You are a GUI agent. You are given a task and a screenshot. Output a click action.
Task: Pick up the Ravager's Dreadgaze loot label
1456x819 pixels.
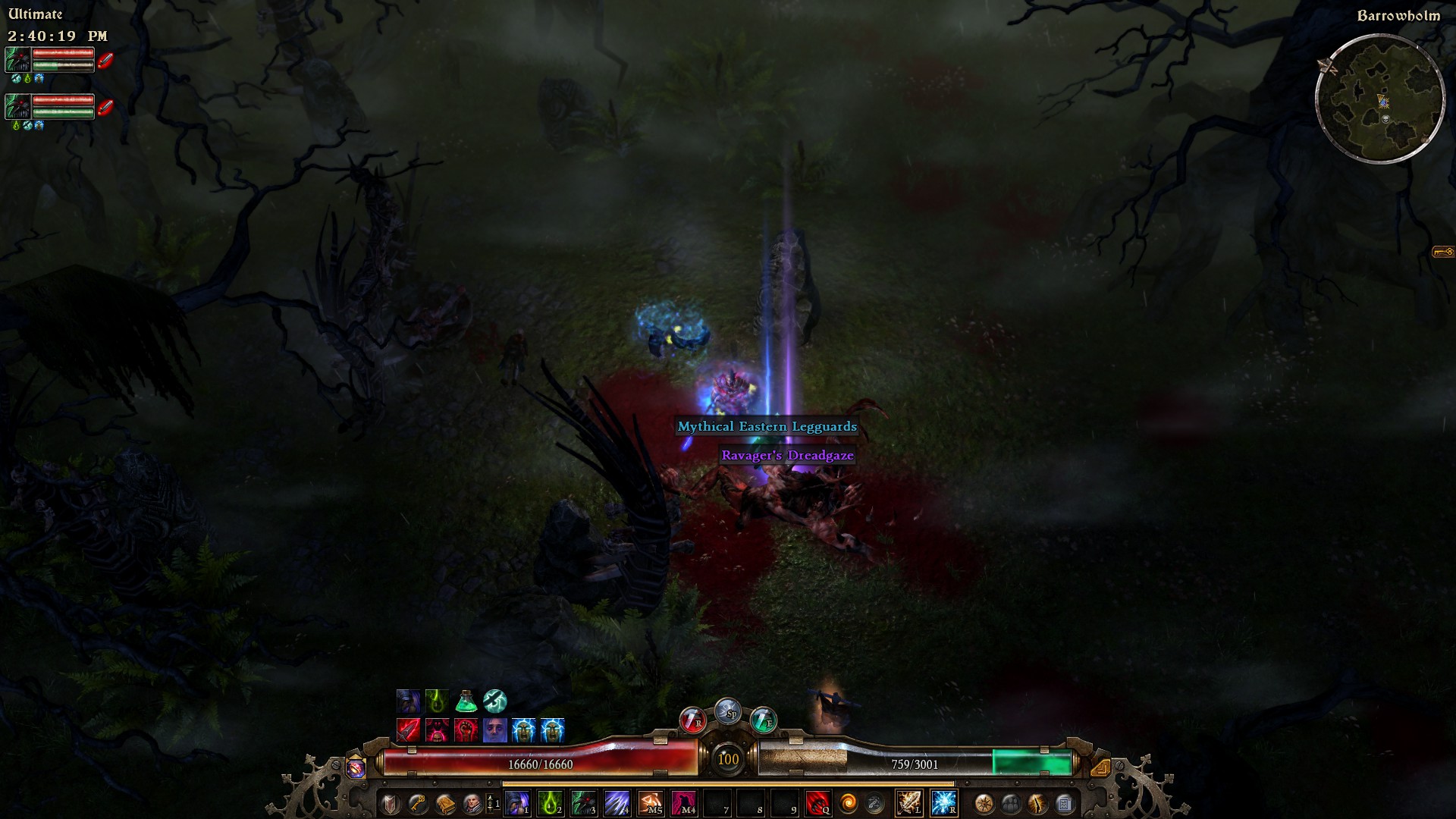coord(787,455)
